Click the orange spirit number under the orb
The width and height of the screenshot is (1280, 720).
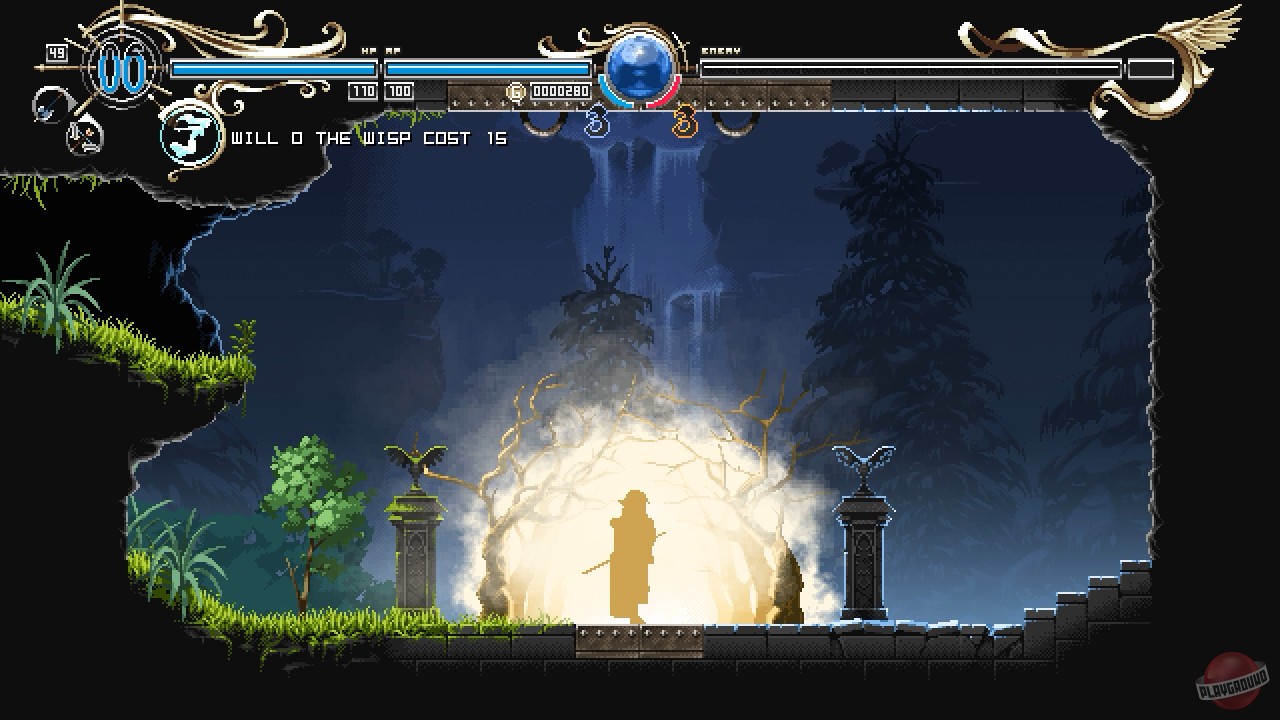683,120
